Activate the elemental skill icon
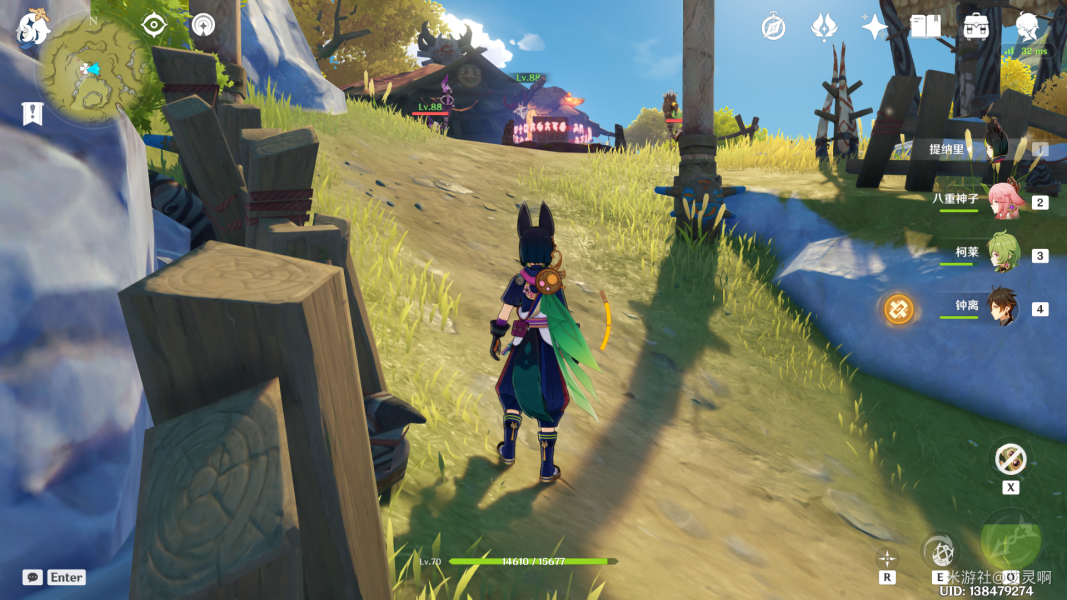The height and width of the screenshot is (600, 1067). click(x=939, y=551)
